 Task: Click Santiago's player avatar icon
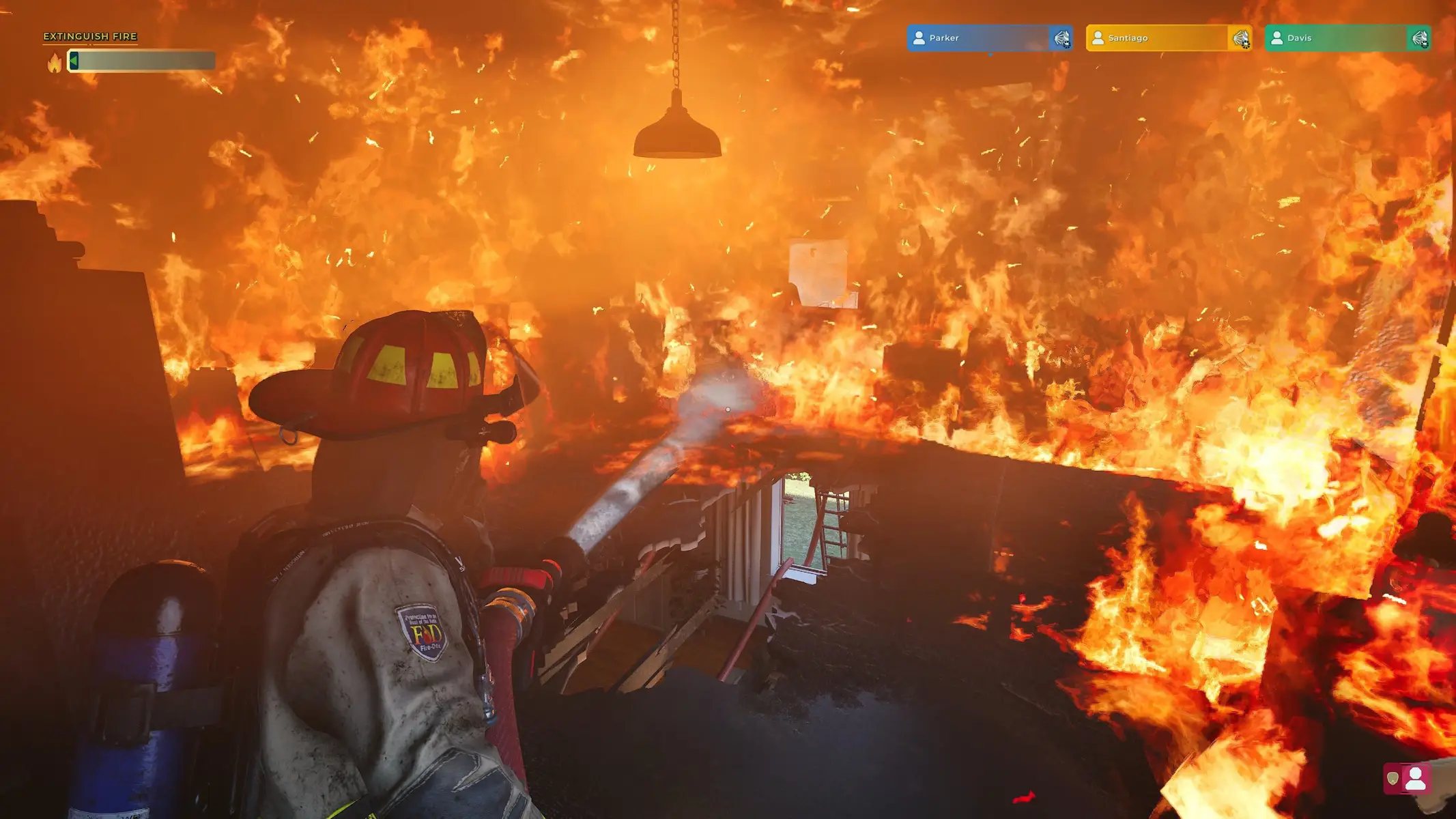click(1098, 38)
